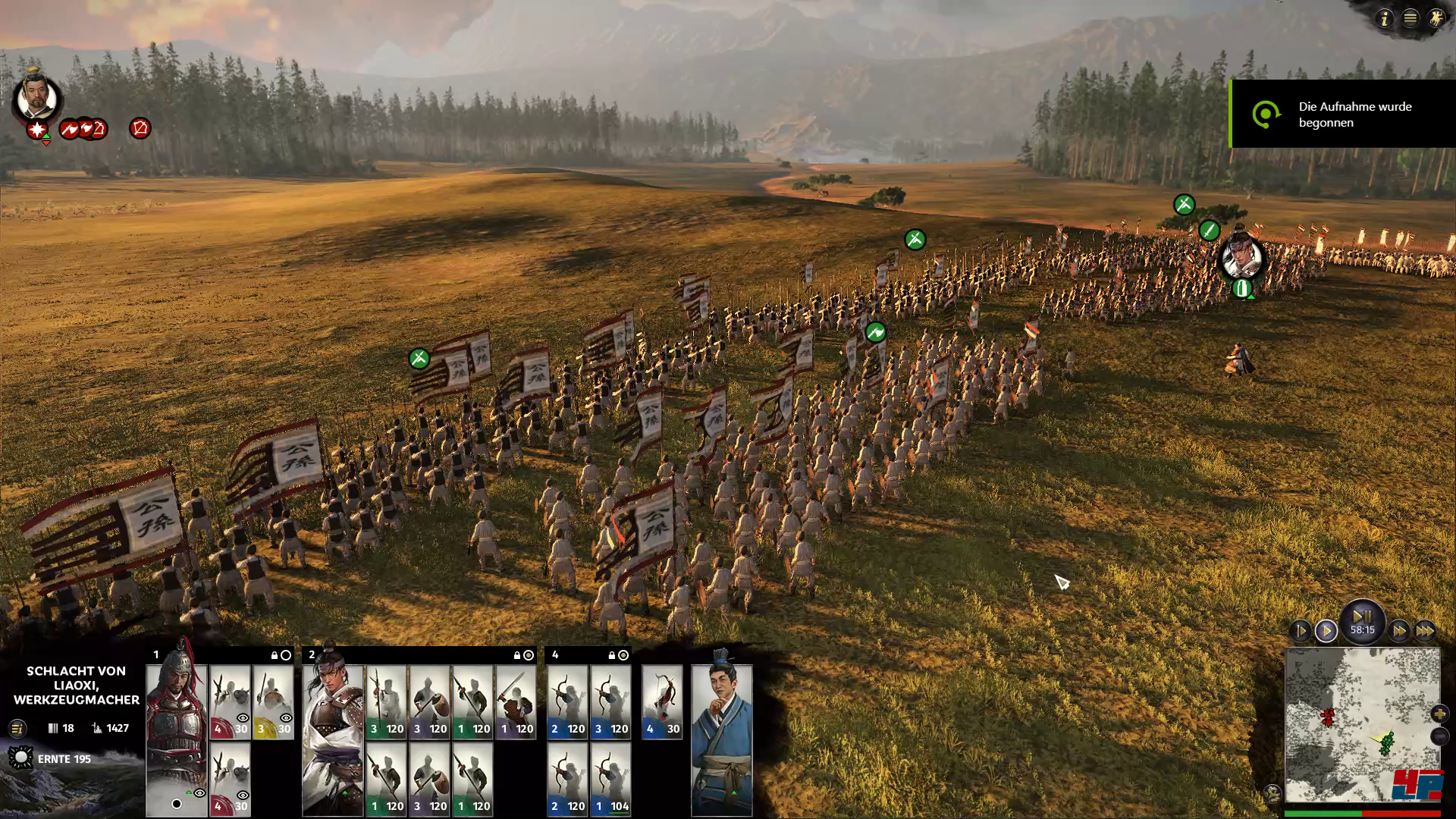Select the enemy general portrait at top-left

pyautogui.click(x=36, y=97)
